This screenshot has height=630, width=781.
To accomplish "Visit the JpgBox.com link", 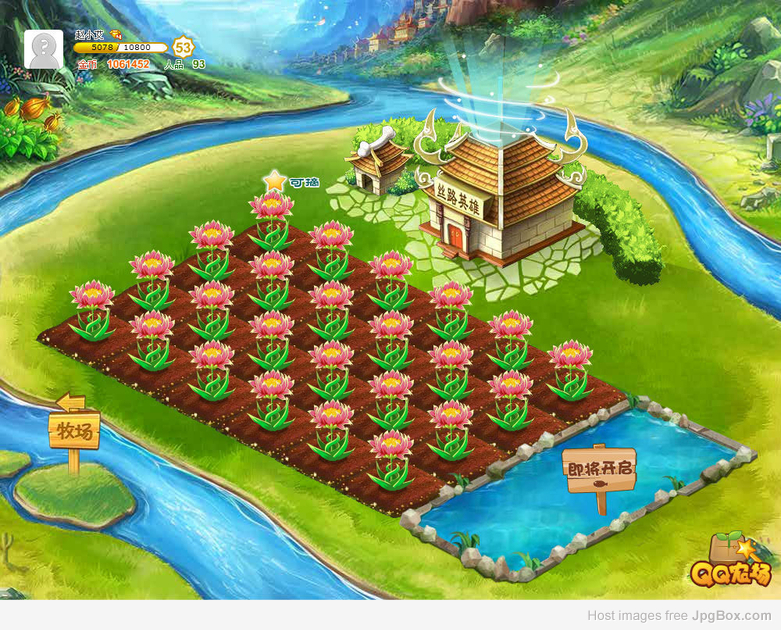I will tap(731, 616).
